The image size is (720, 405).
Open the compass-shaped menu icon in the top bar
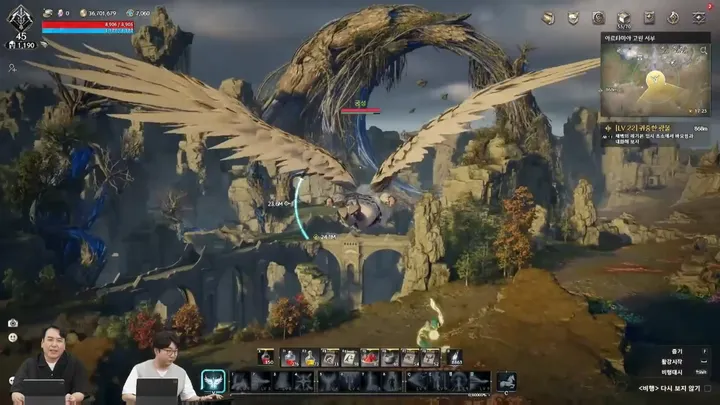673,18
